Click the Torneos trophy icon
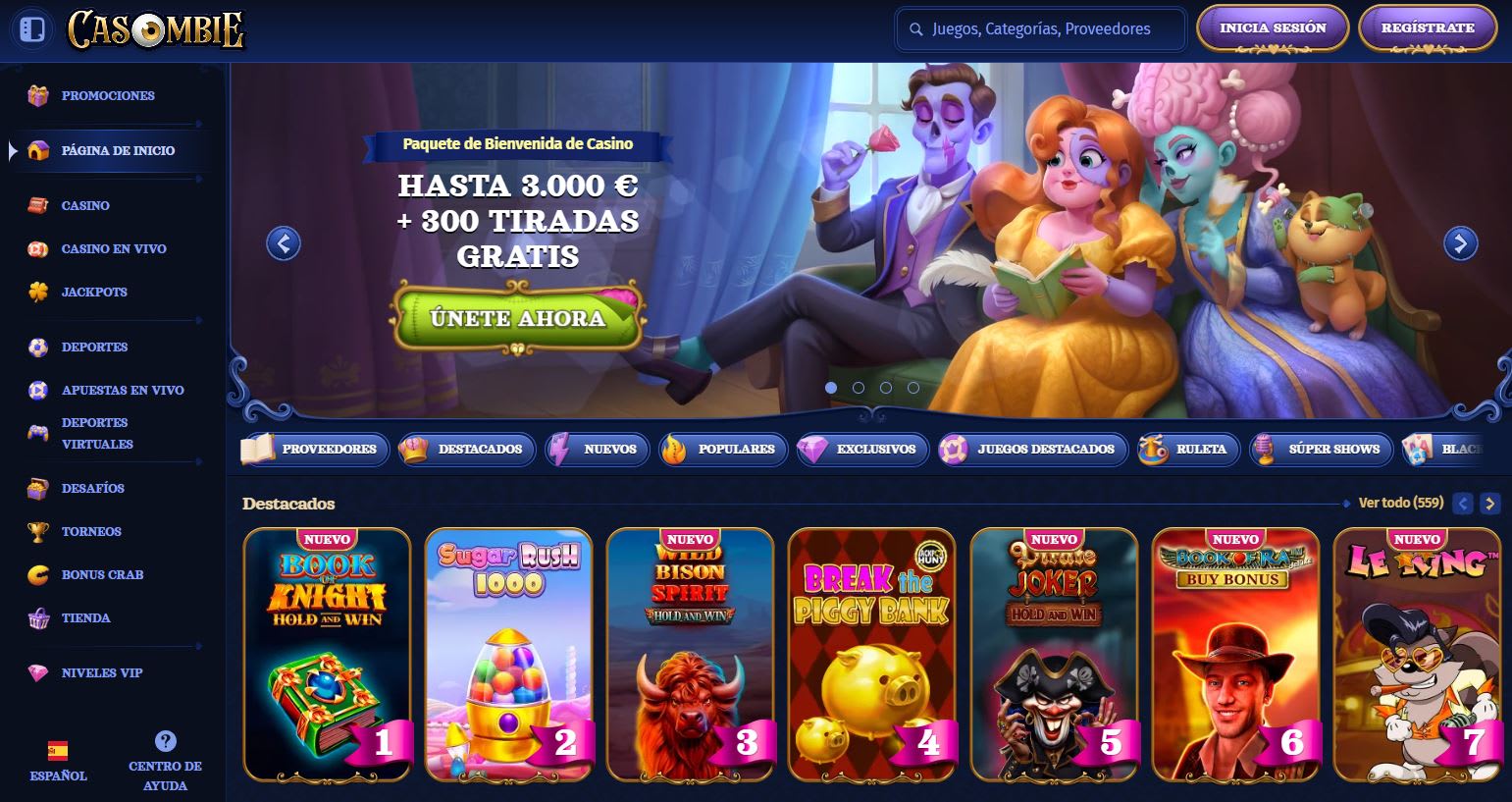This screenshot has height=802, width=1512. coord(37,531)
